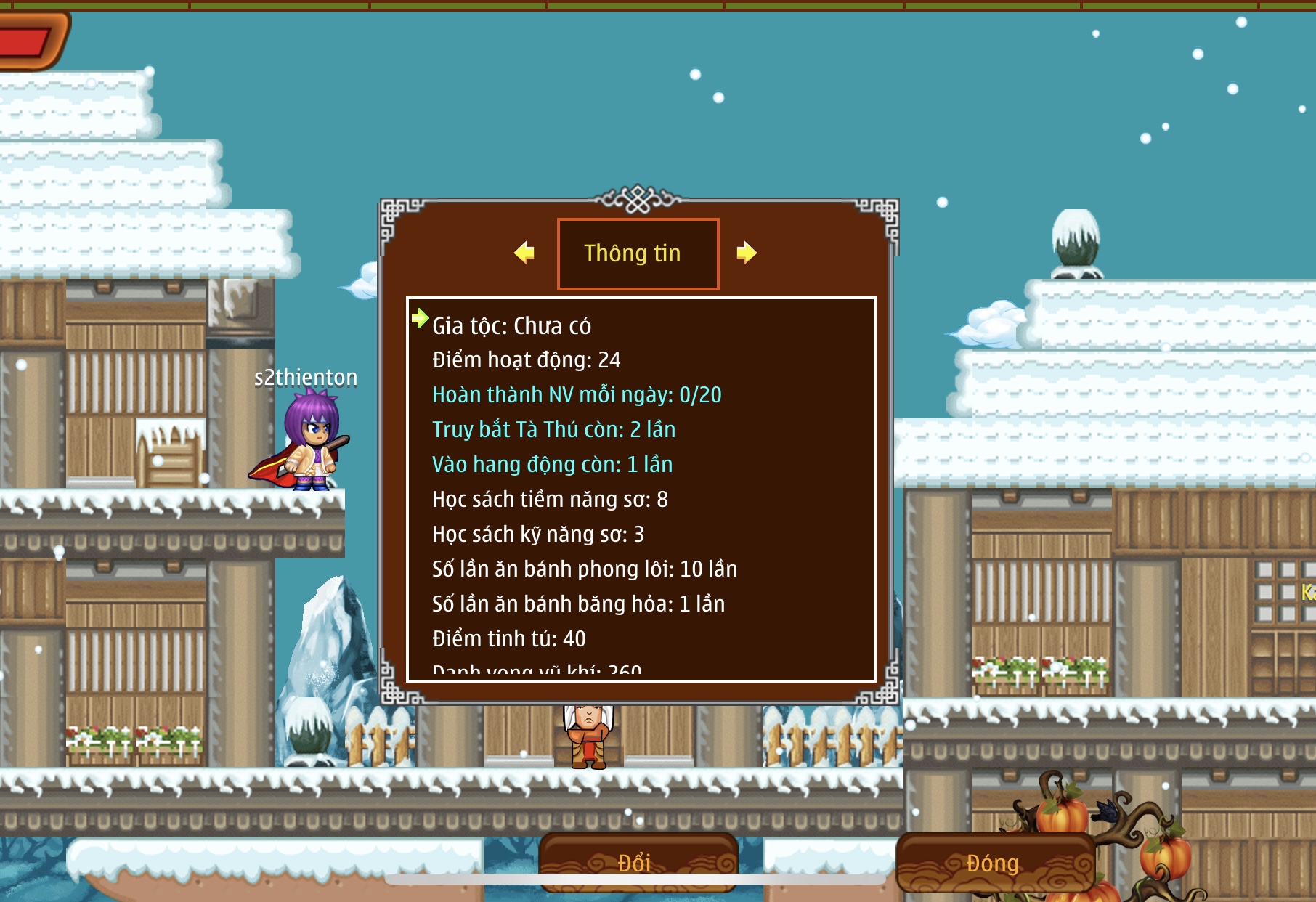Go to the next tab with right arrow

(746, 253)
